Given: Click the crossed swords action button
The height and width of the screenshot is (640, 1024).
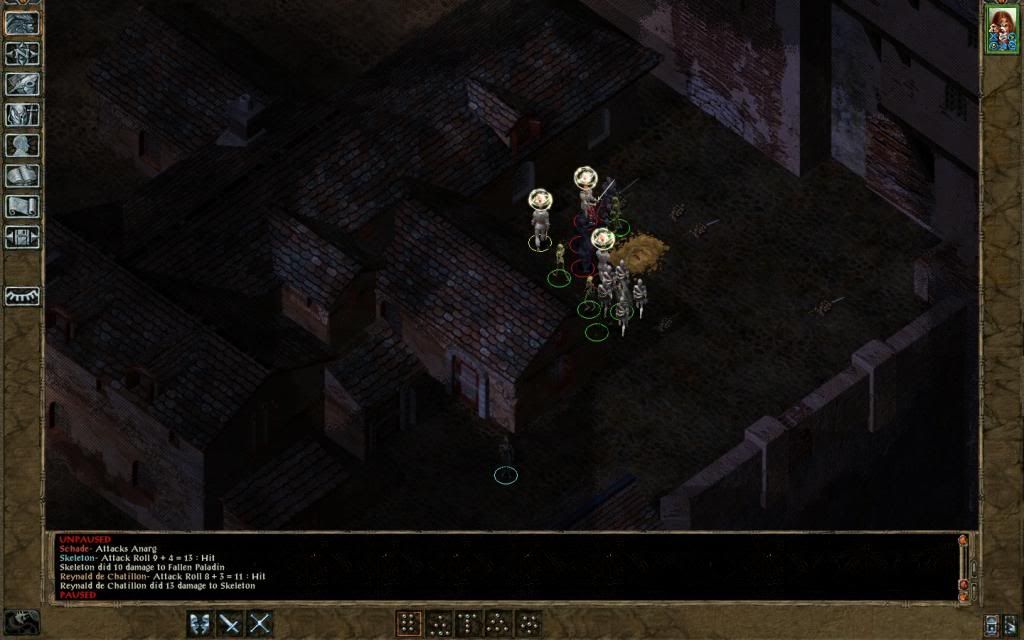Looking at the screenshot, I should [260, 624].
